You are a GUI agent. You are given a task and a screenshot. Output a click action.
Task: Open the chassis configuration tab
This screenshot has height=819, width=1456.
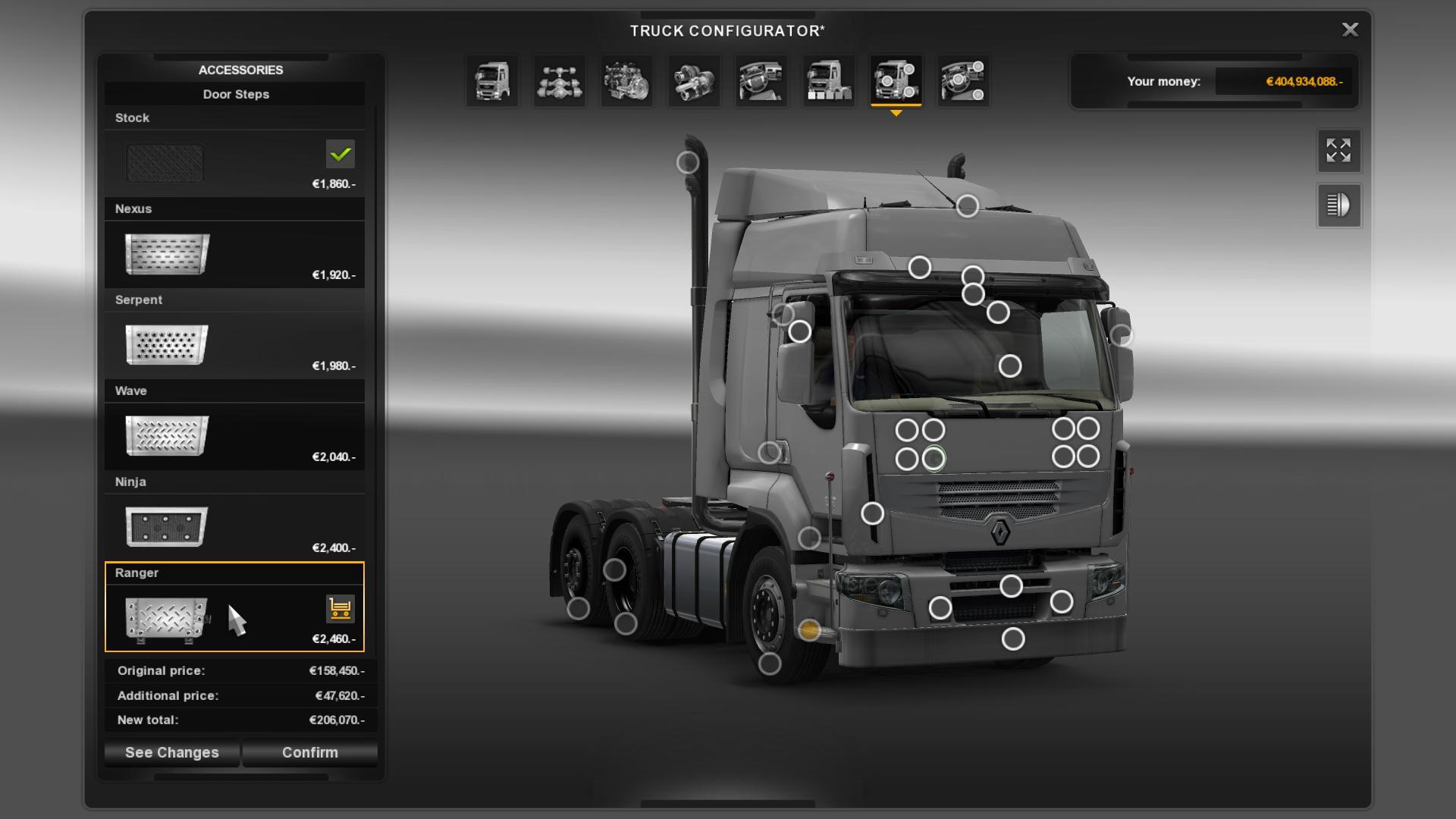pos(560,81)
